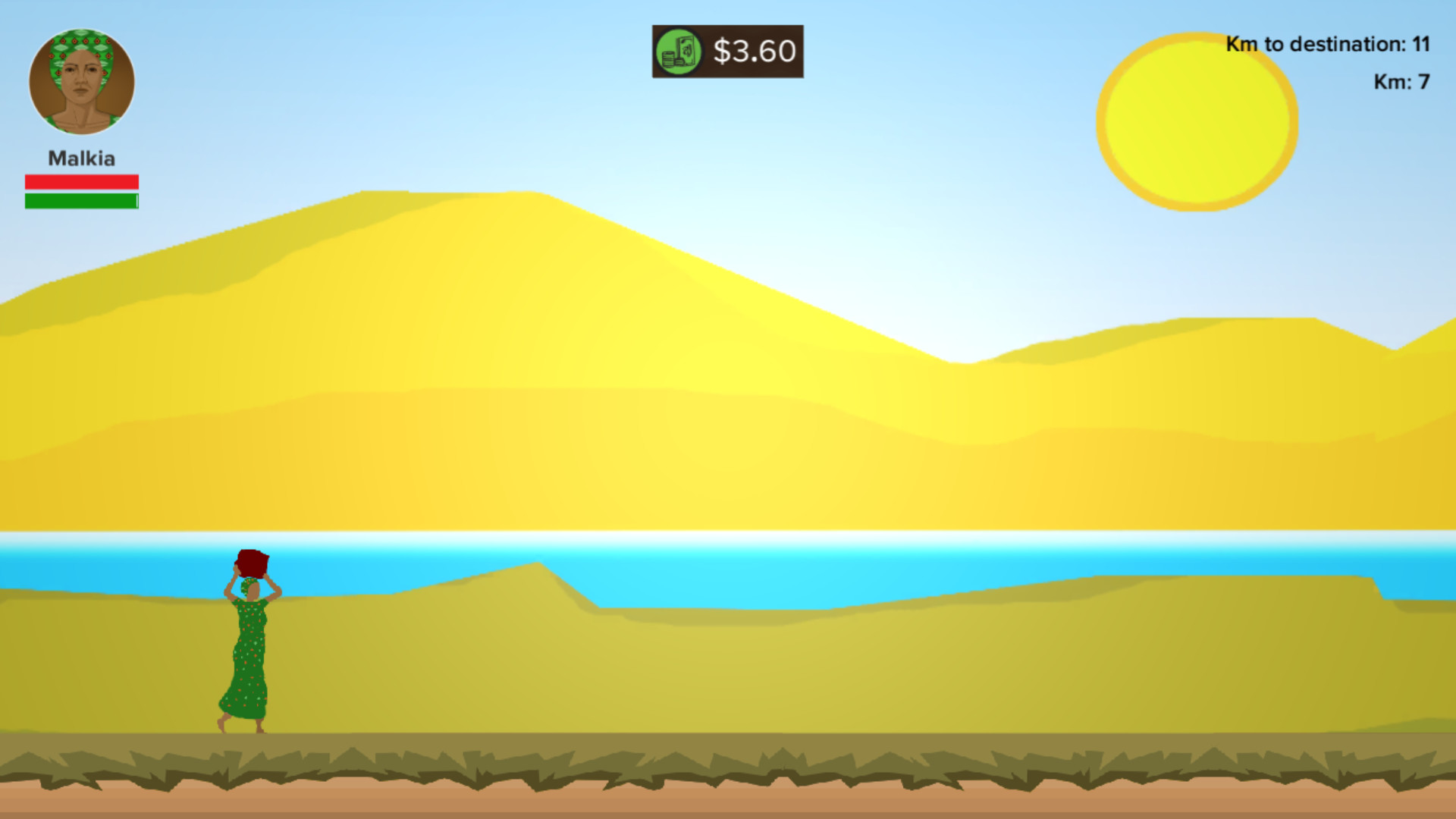
Task: Click the $3.60 amount text
Action: coord(753,52)
